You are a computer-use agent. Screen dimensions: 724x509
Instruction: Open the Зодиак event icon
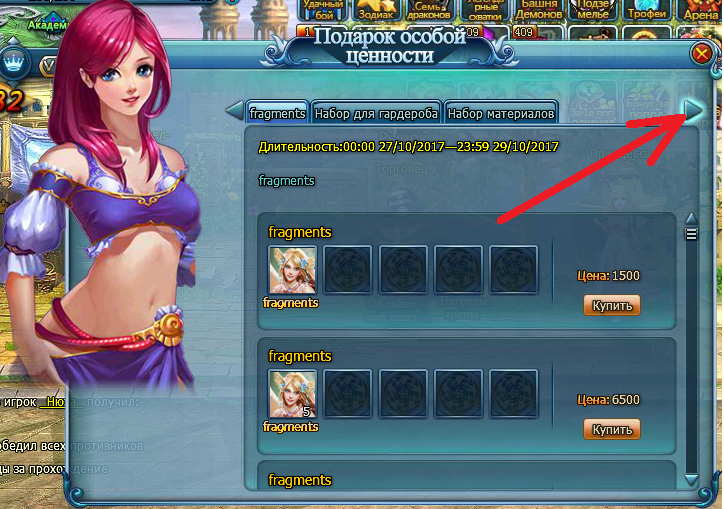[x=377, y=10]
